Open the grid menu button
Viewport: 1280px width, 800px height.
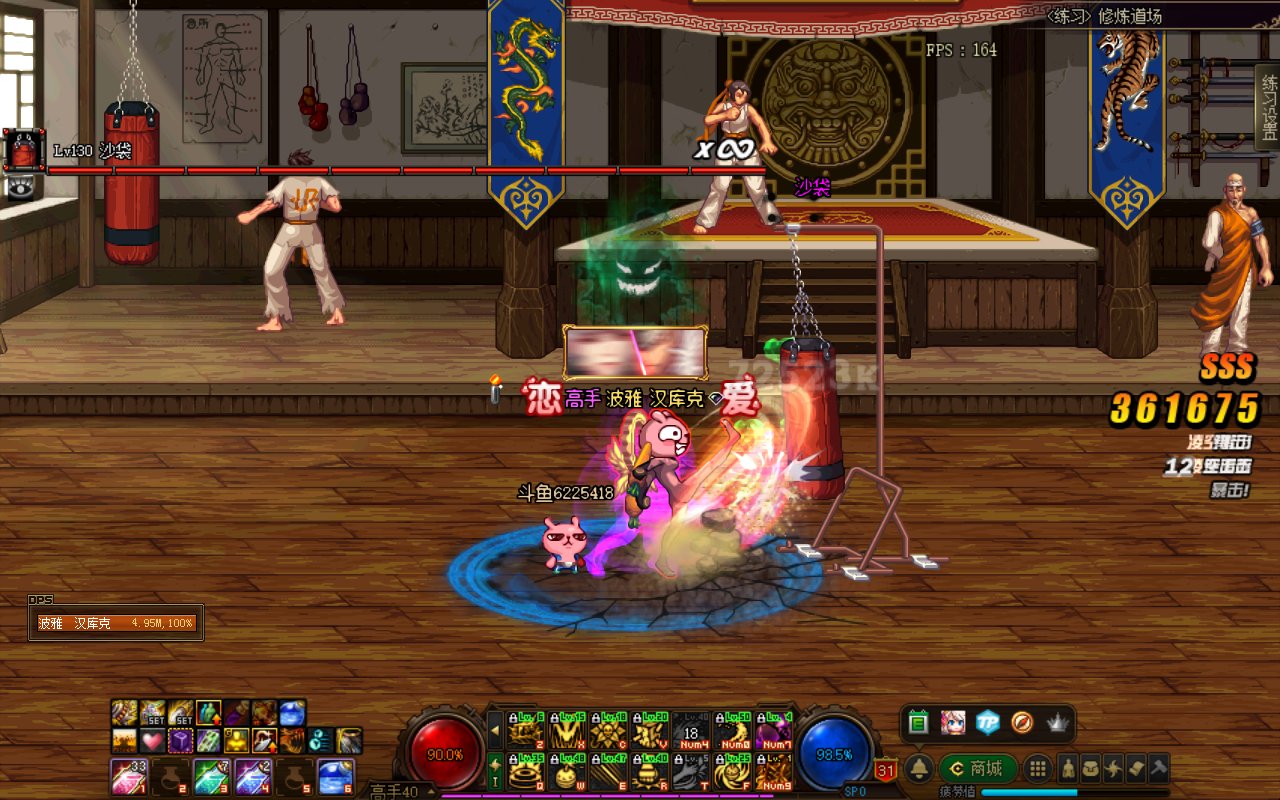coord(1038,768)
